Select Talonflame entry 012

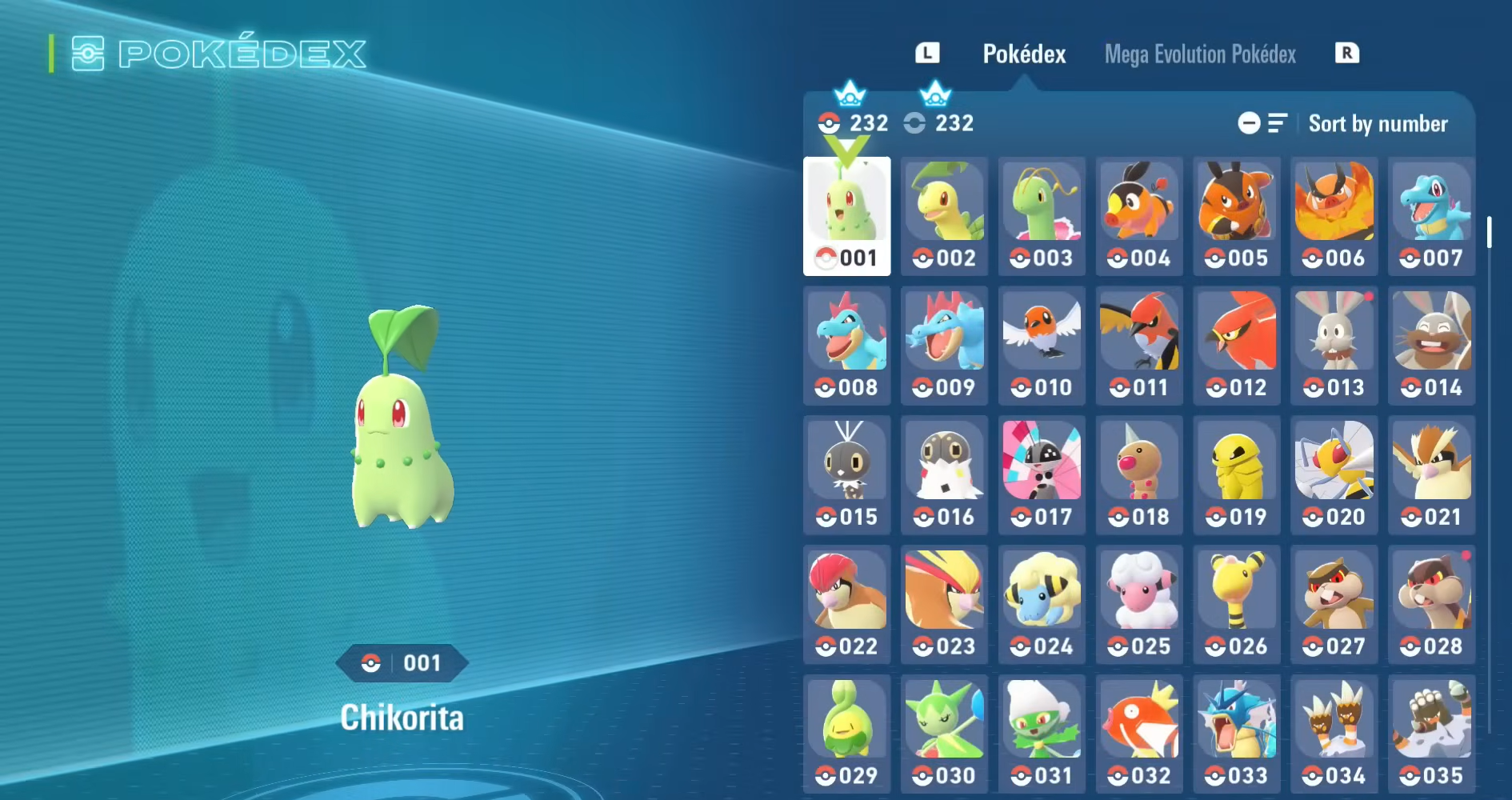coord(1236,346)
